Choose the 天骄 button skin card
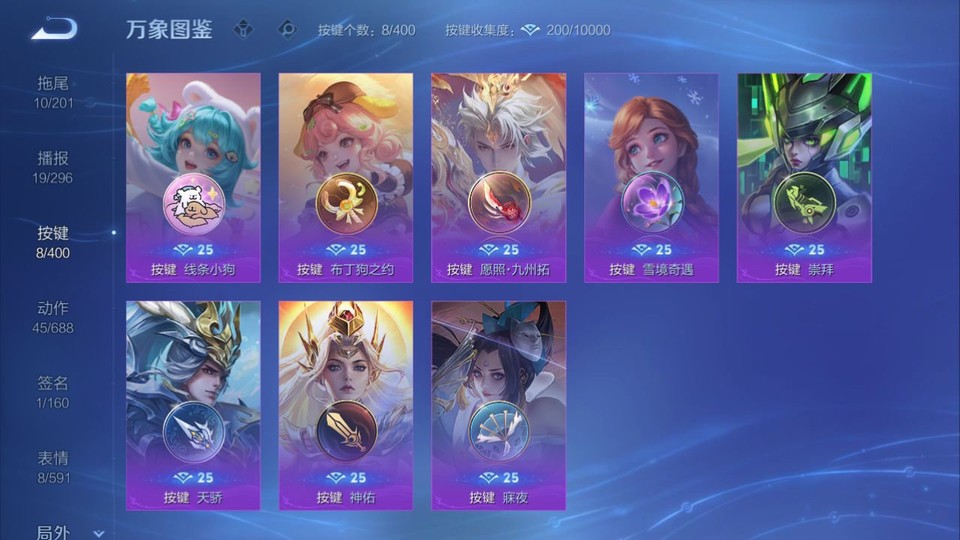 (x=193, y=405)
